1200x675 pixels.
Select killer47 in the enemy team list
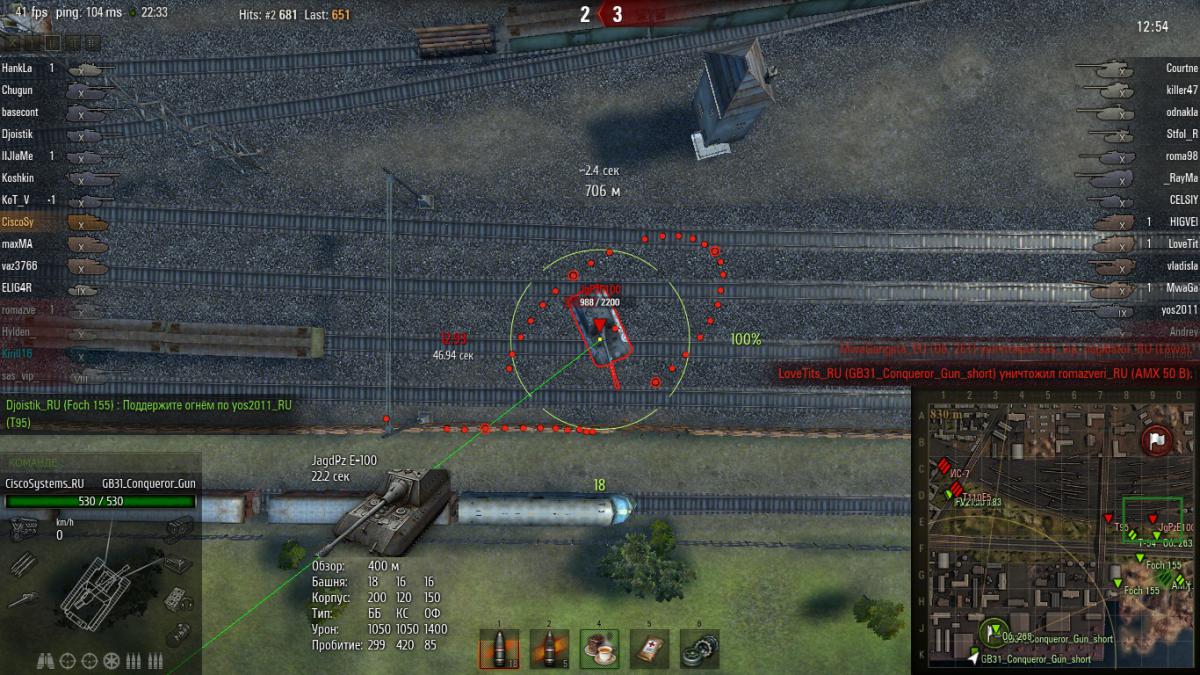[x=1181, y=90]
